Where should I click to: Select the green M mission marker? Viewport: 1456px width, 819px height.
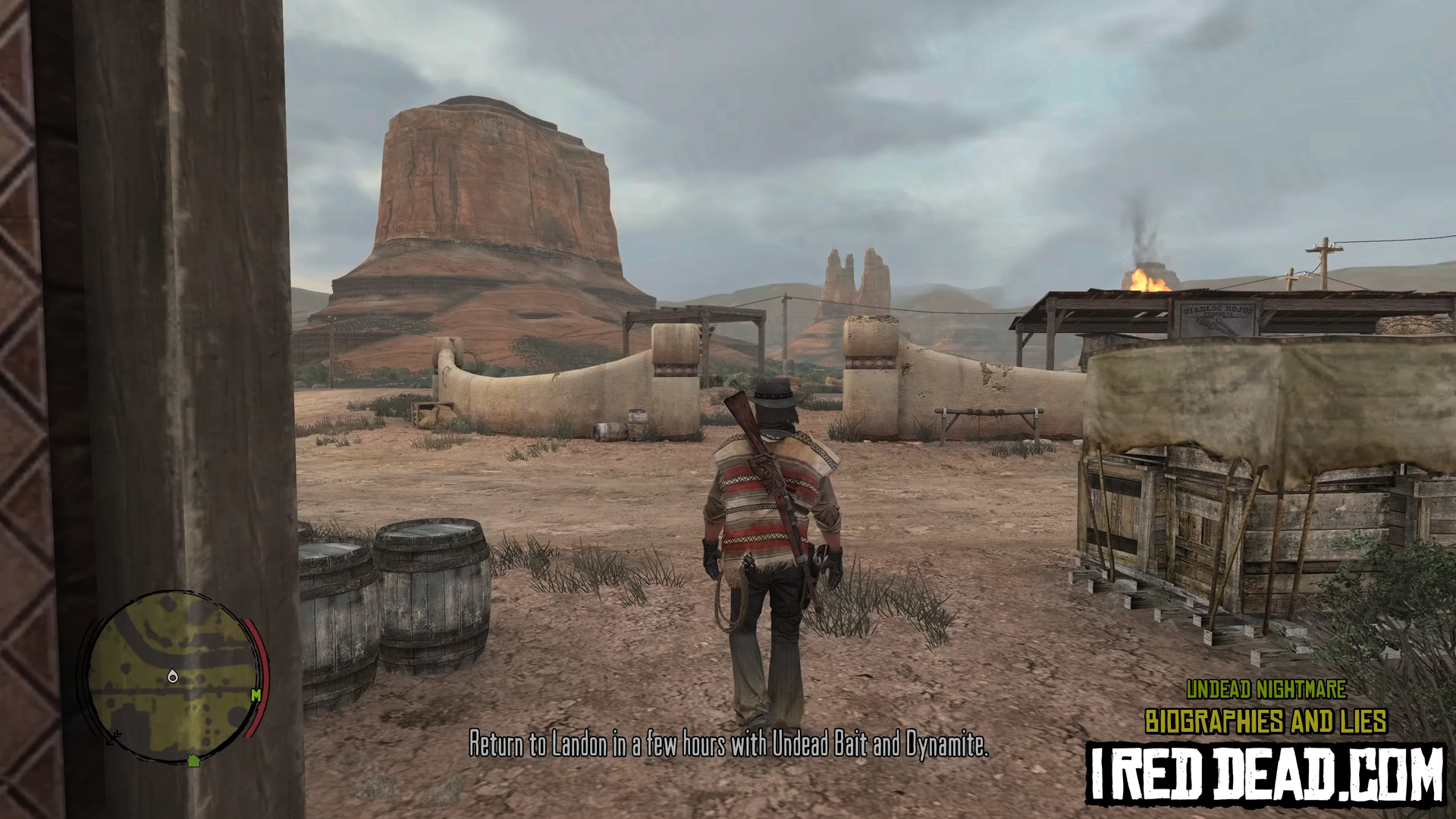point(256,694)
